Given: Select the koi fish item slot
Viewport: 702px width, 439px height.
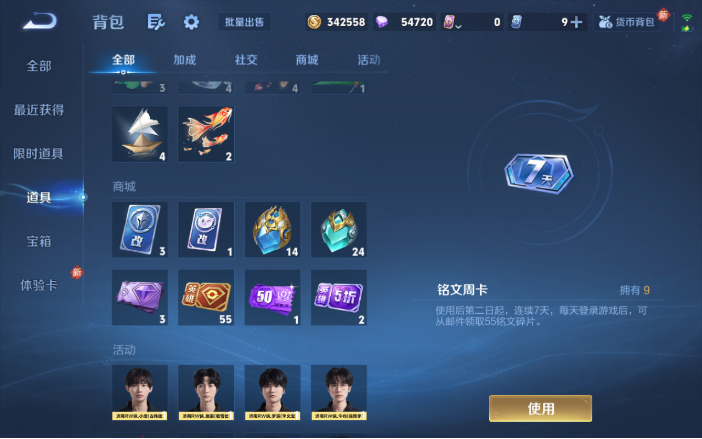Looking at the screenshot, I should click(206, 134).
